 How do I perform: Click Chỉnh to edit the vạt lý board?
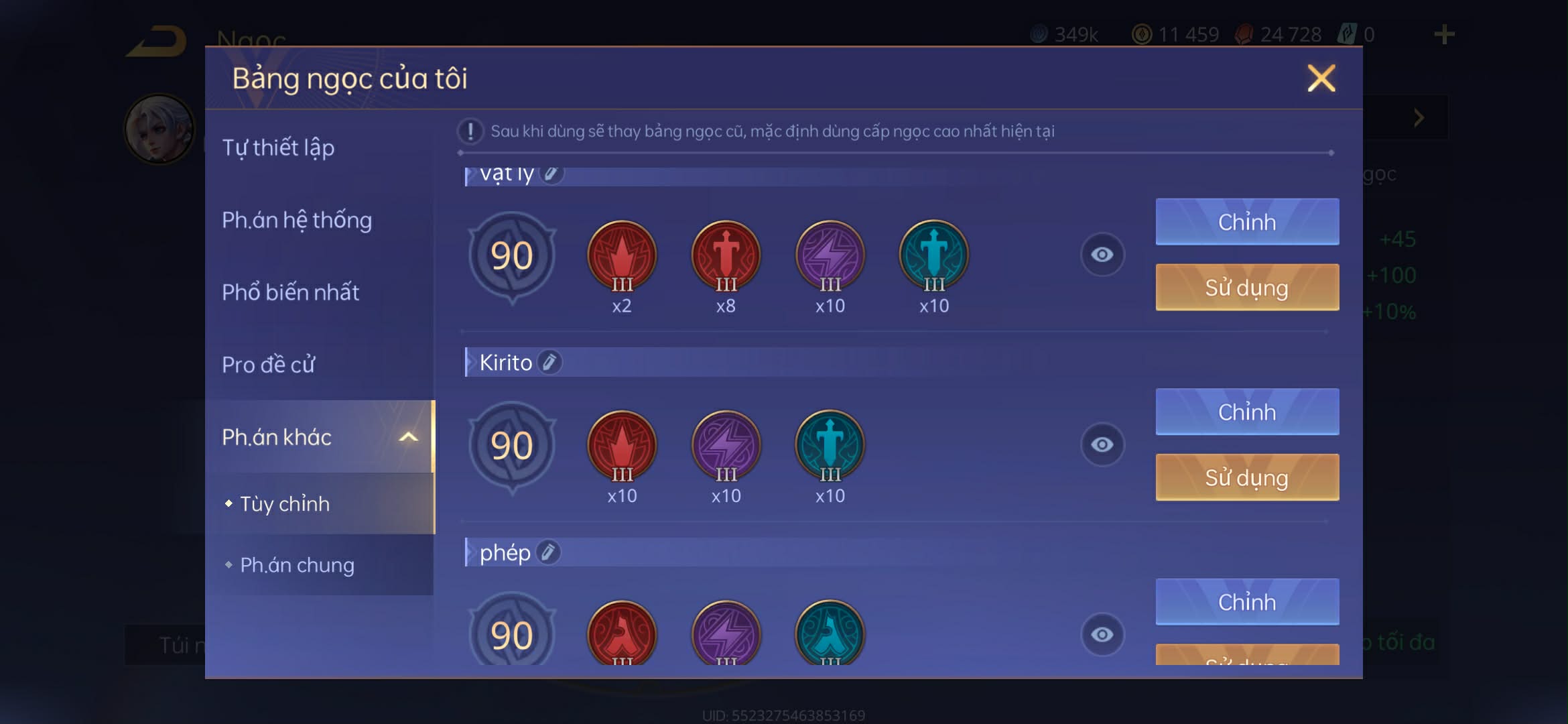point(1246,222)
